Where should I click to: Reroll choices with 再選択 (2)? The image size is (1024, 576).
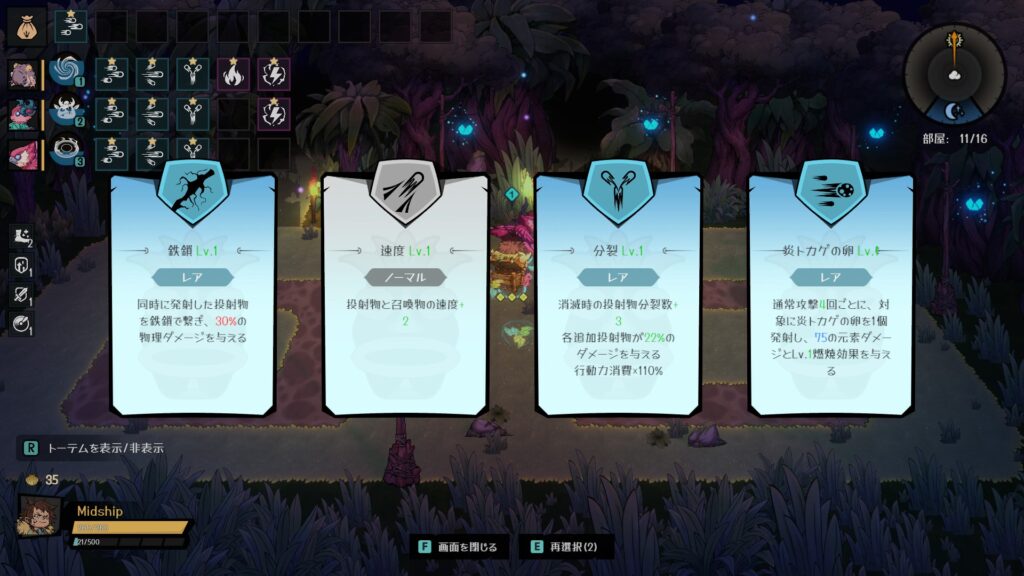(x=565, y=547)
